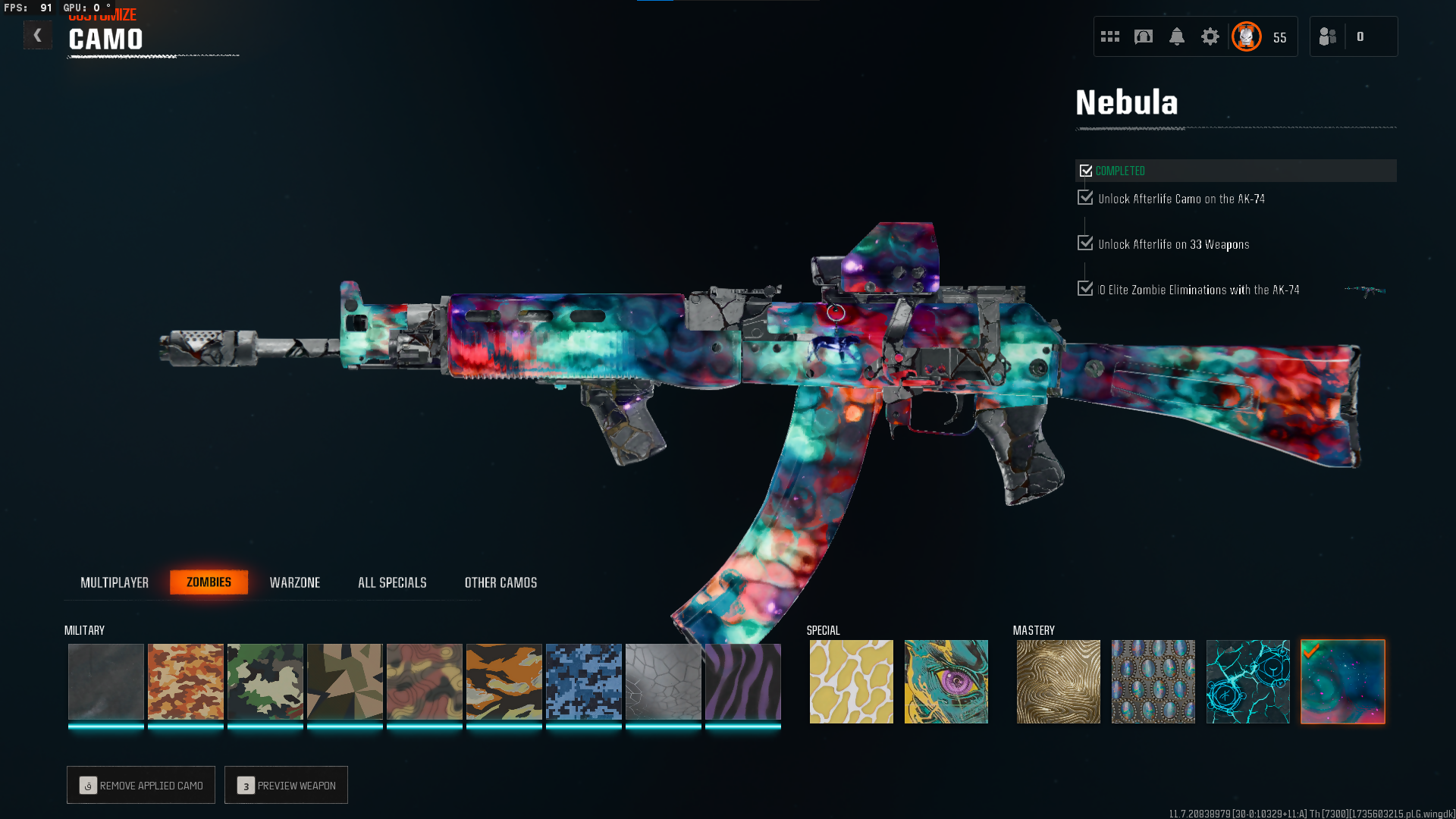The height and width of the screenshot is (819, 1456).
Task: Select the Zombies camo tab
Action: pyautogui.click(x=209, y=582)
